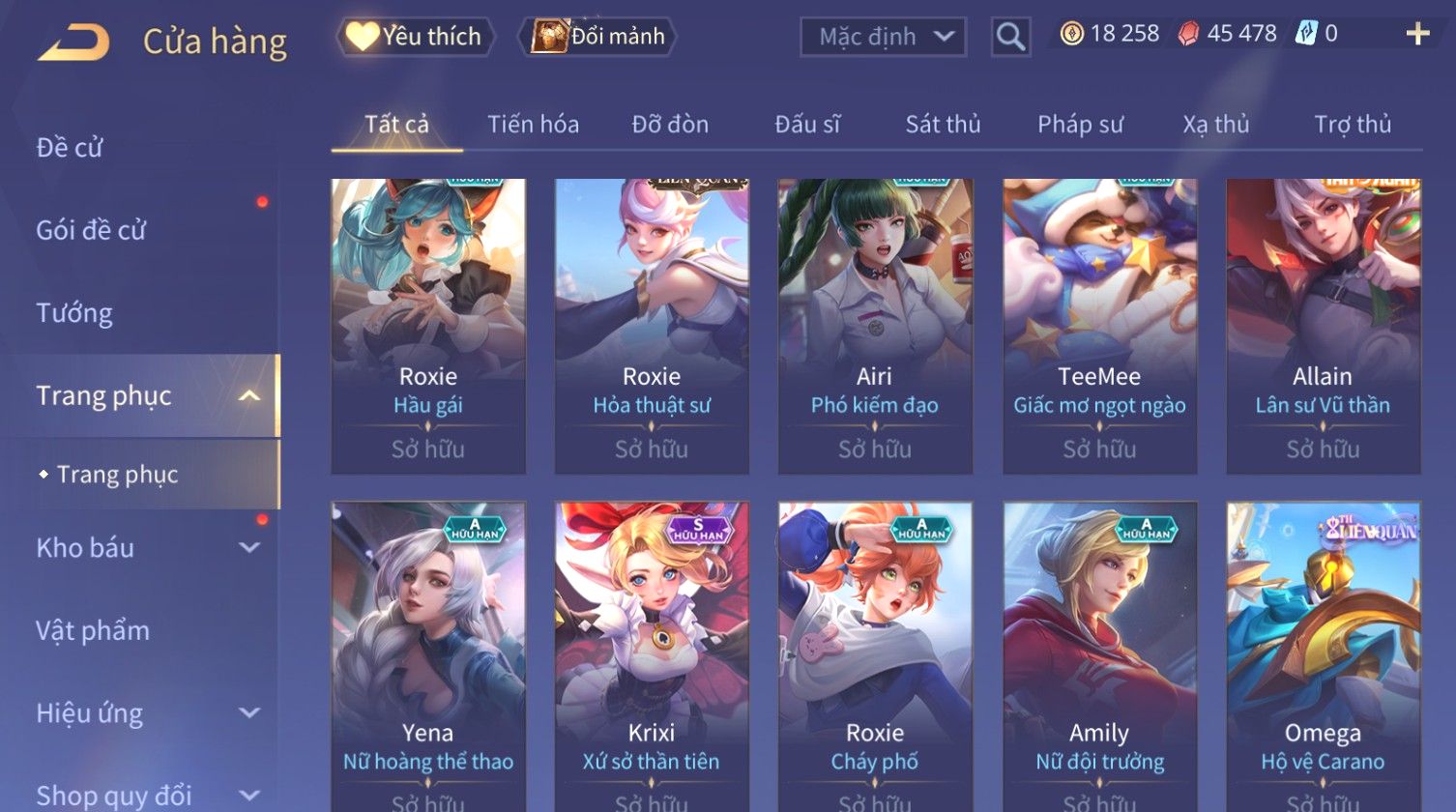
Task: Open the Tướng heroes section
Action: [74, 313]
